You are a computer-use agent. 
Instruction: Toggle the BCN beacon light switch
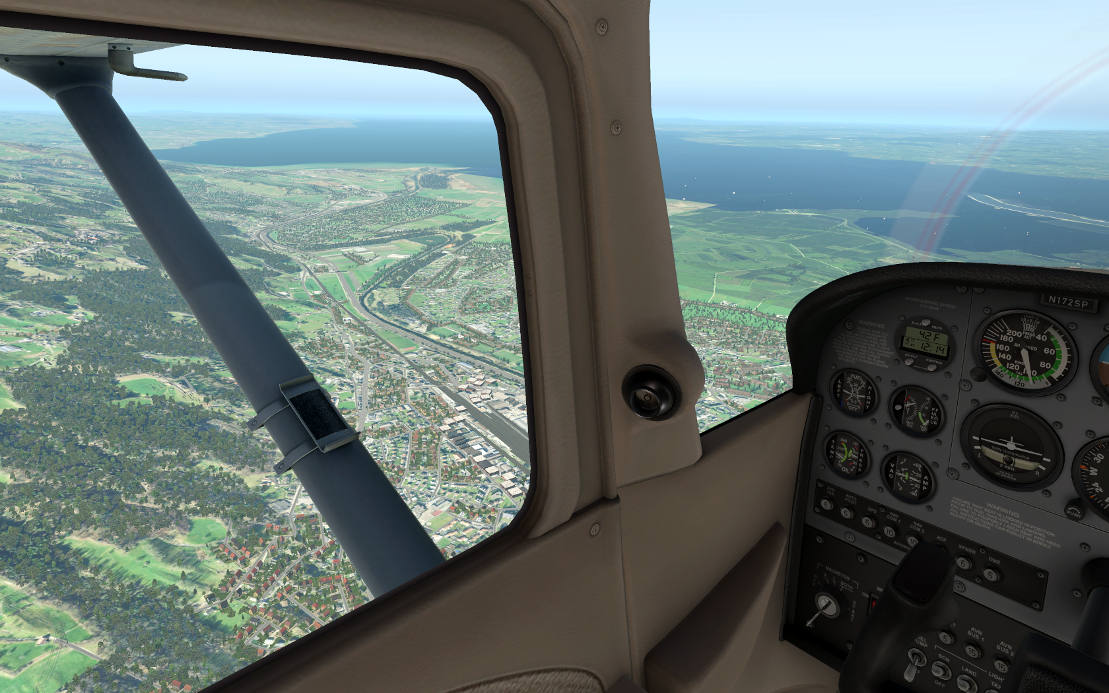pos(941,670)
